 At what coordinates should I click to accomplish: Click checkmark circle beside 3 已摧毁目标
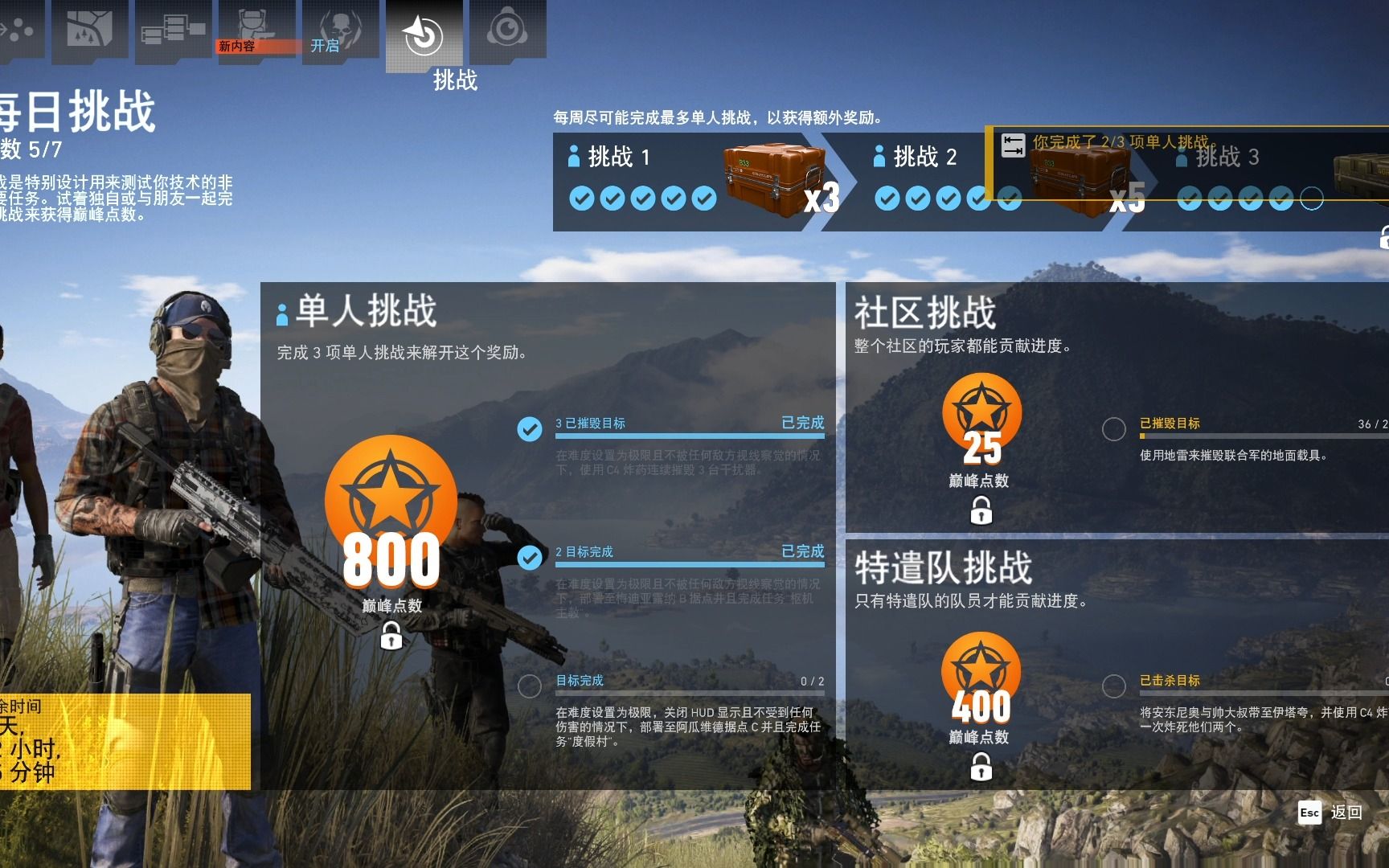[528, 427]
